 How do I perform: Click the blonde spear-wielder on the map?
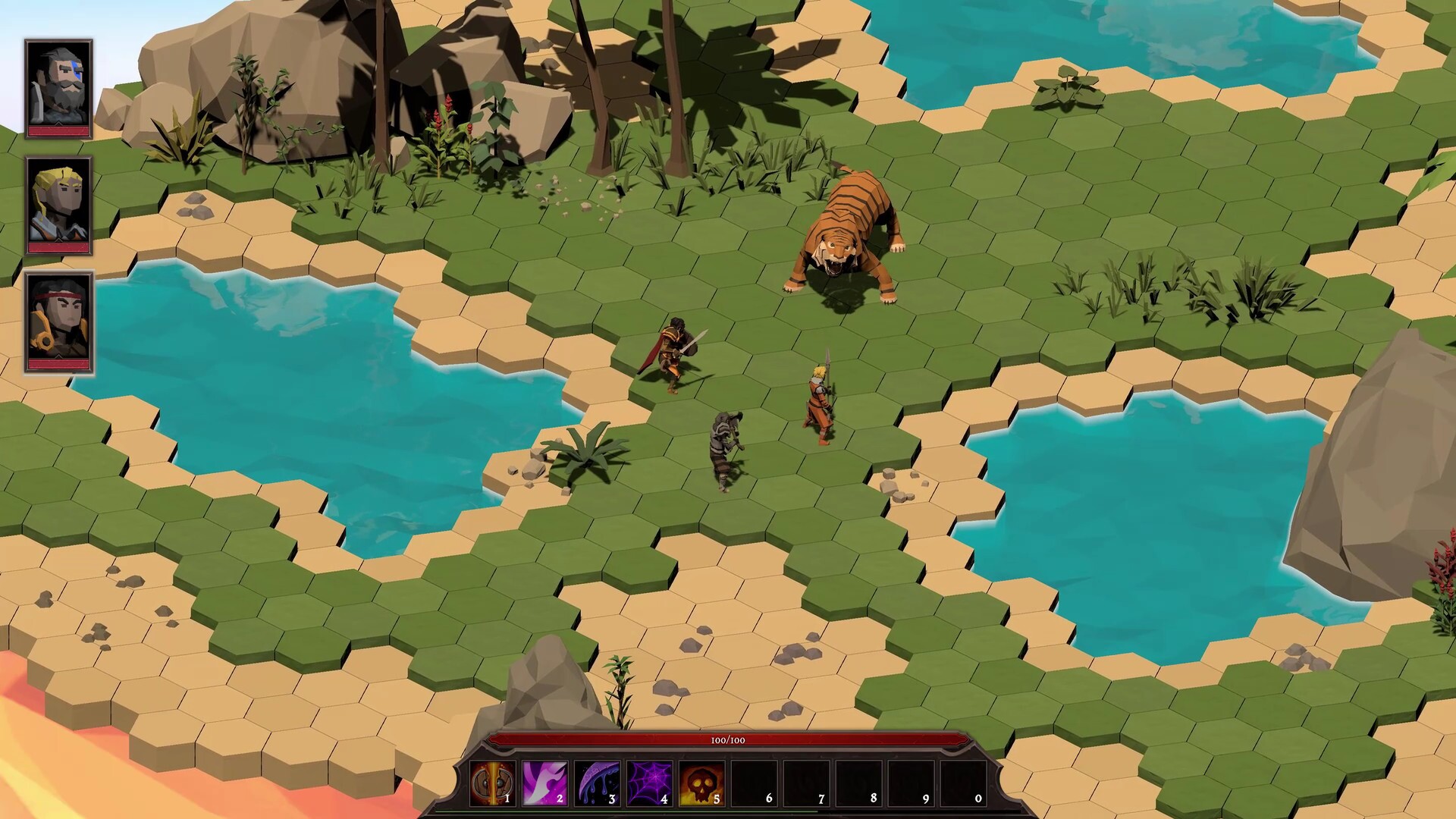(x=821, y=394)
